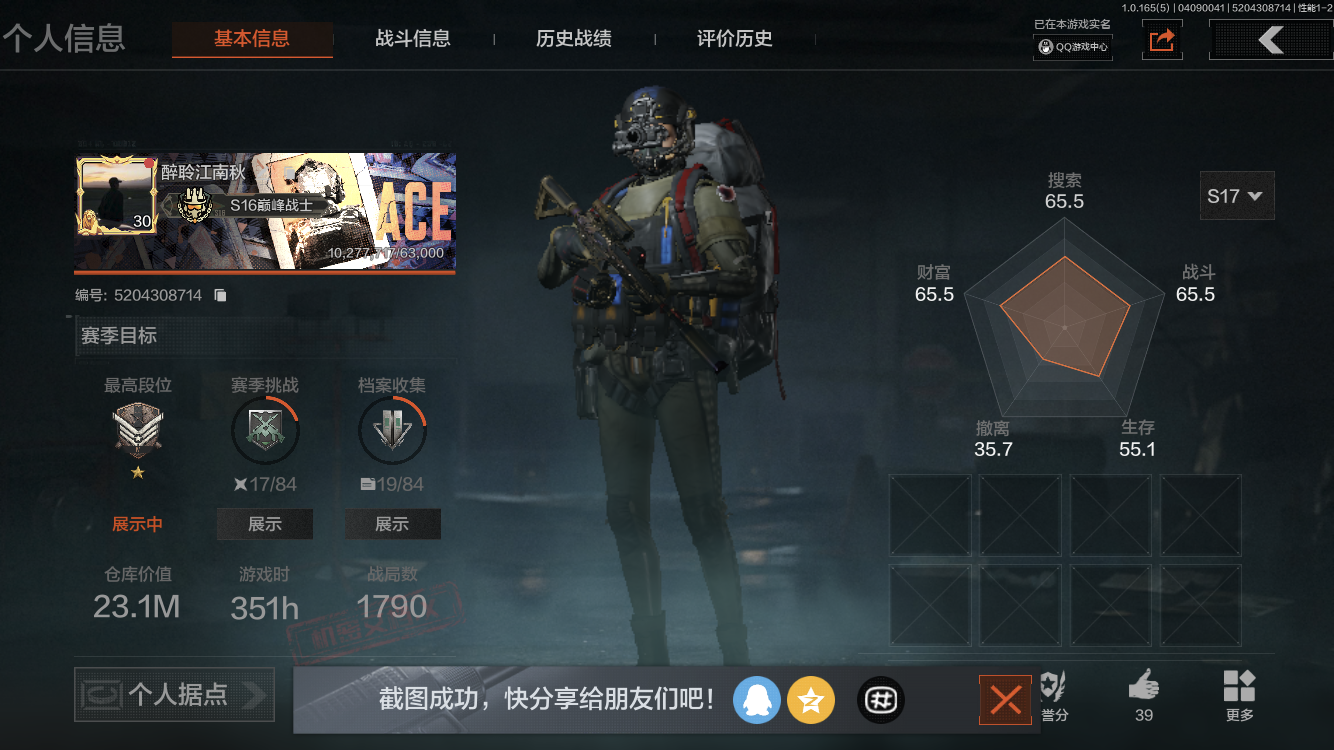Toggle 展示中 display on 最高段位 rank
This screenshot has height=750, width=1334.
point(137,523)
